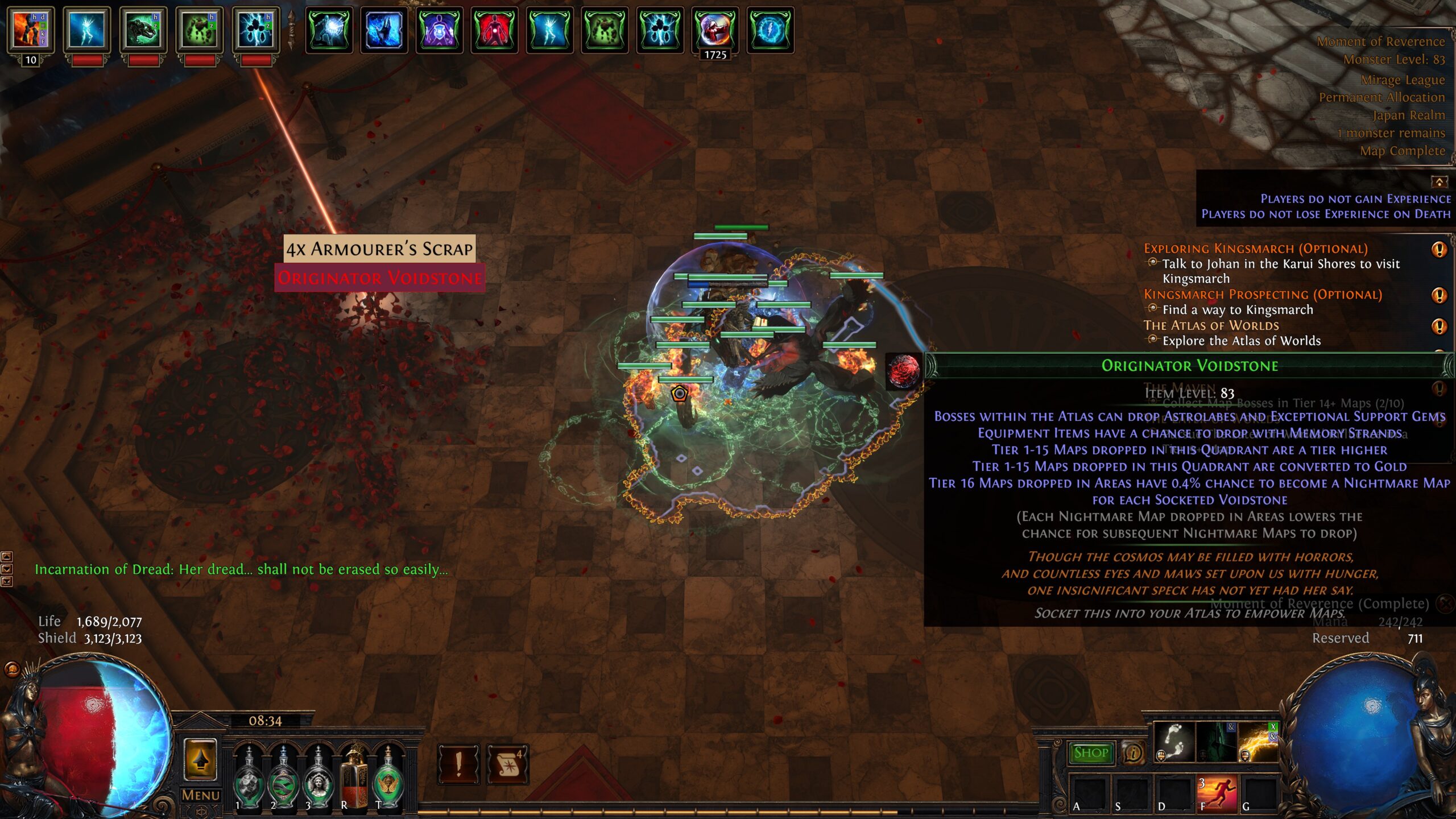Select the fiery golem minion icon with count 10

pyautogui.click(x=31, y=30)
